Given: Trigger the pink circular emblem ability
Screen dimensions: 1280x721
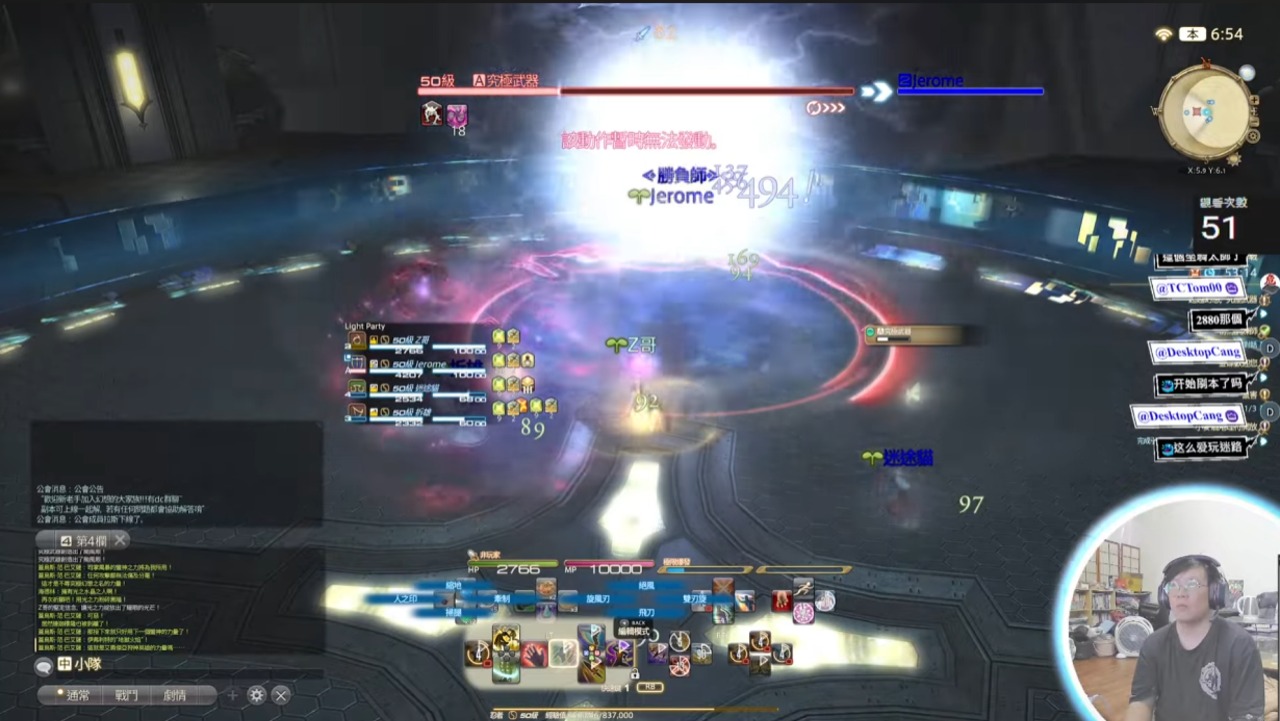Looking at the screenshot, I should pyautogui.click(x=803, y=612).
